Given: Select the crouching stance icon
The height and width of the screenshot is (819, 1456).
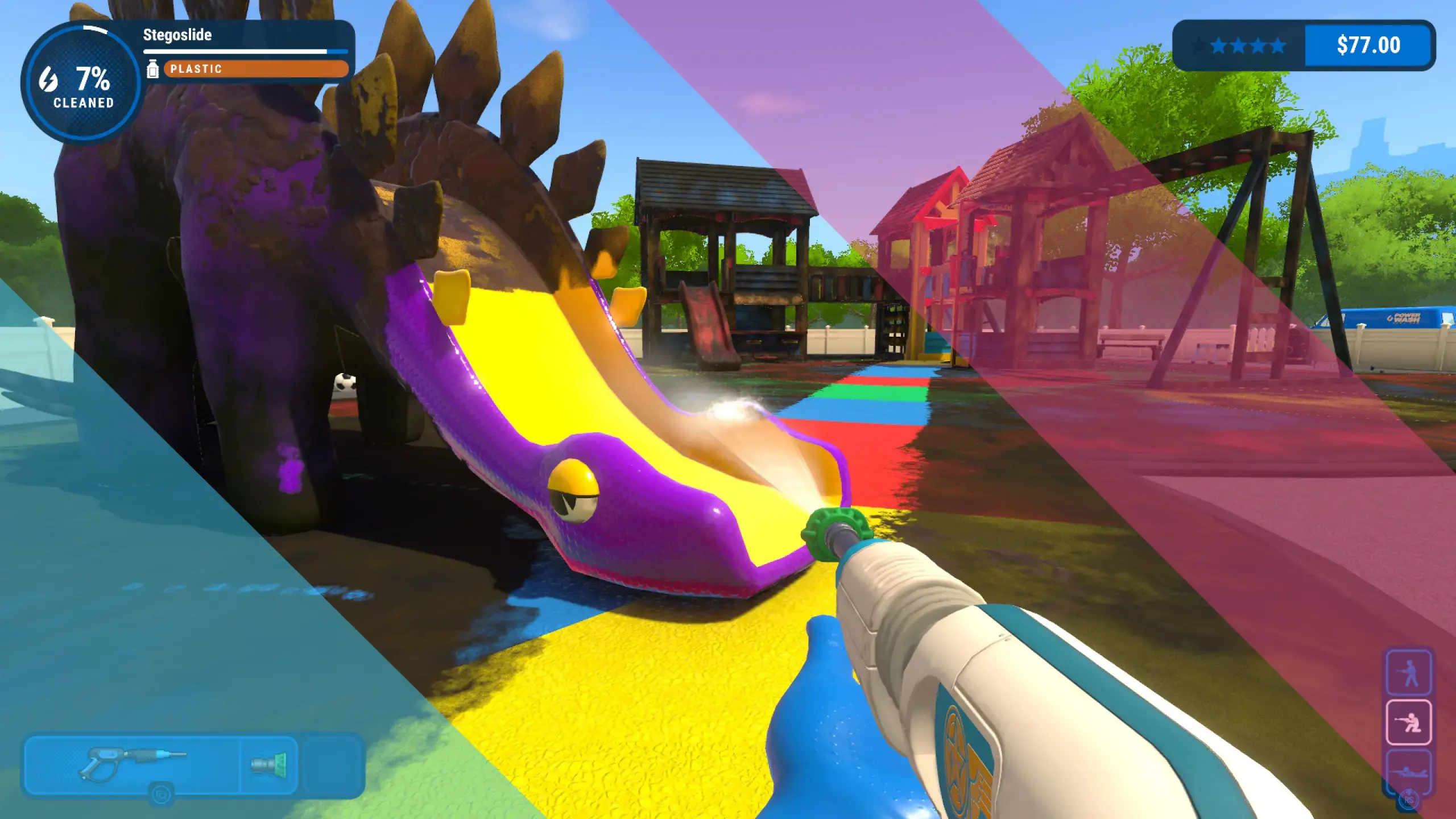Looking at the screenshot, I should click(x=1408, y=722).
